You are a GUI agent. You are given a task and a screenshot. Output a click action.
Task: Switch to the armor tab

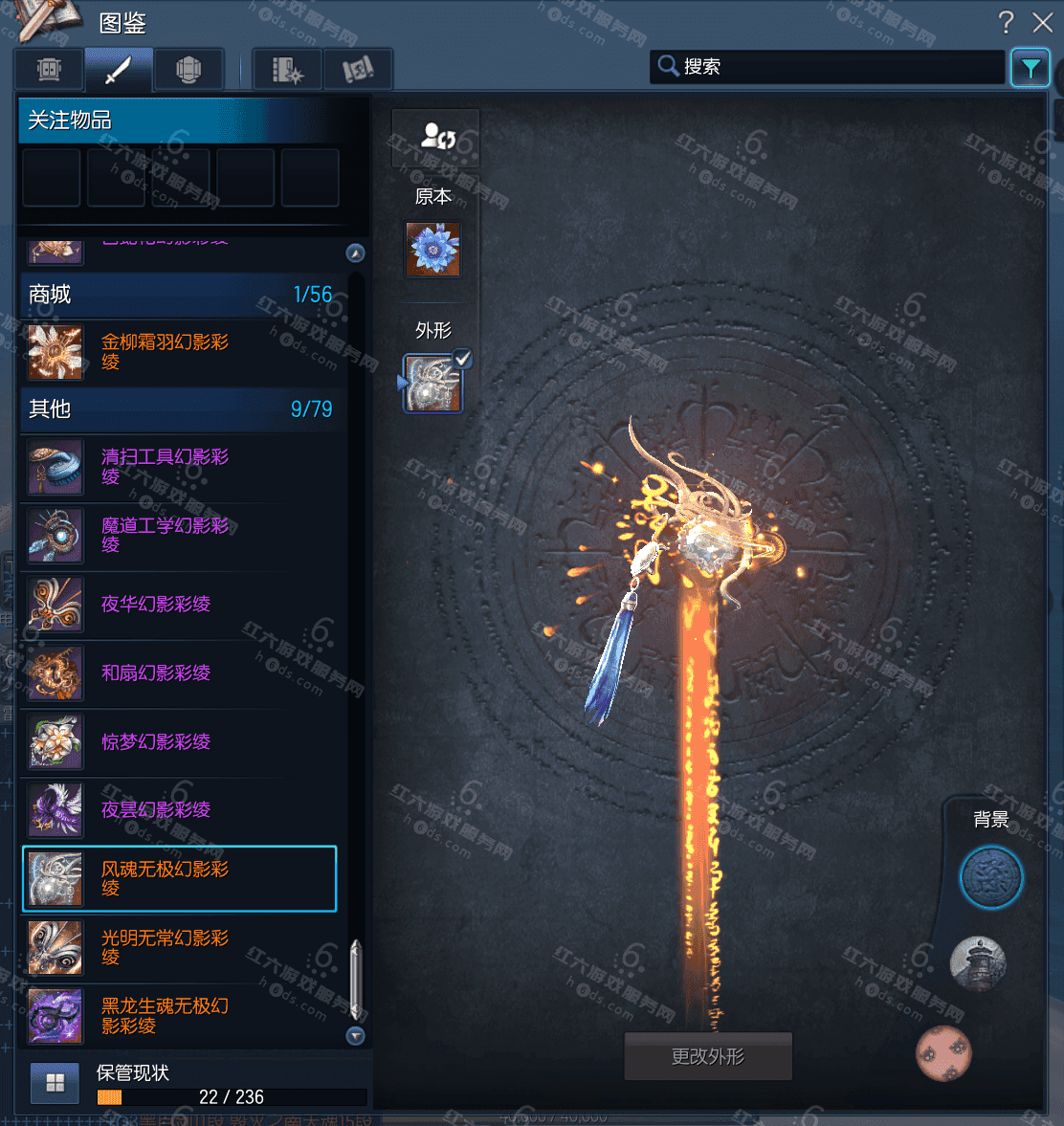tap(188, 70)
